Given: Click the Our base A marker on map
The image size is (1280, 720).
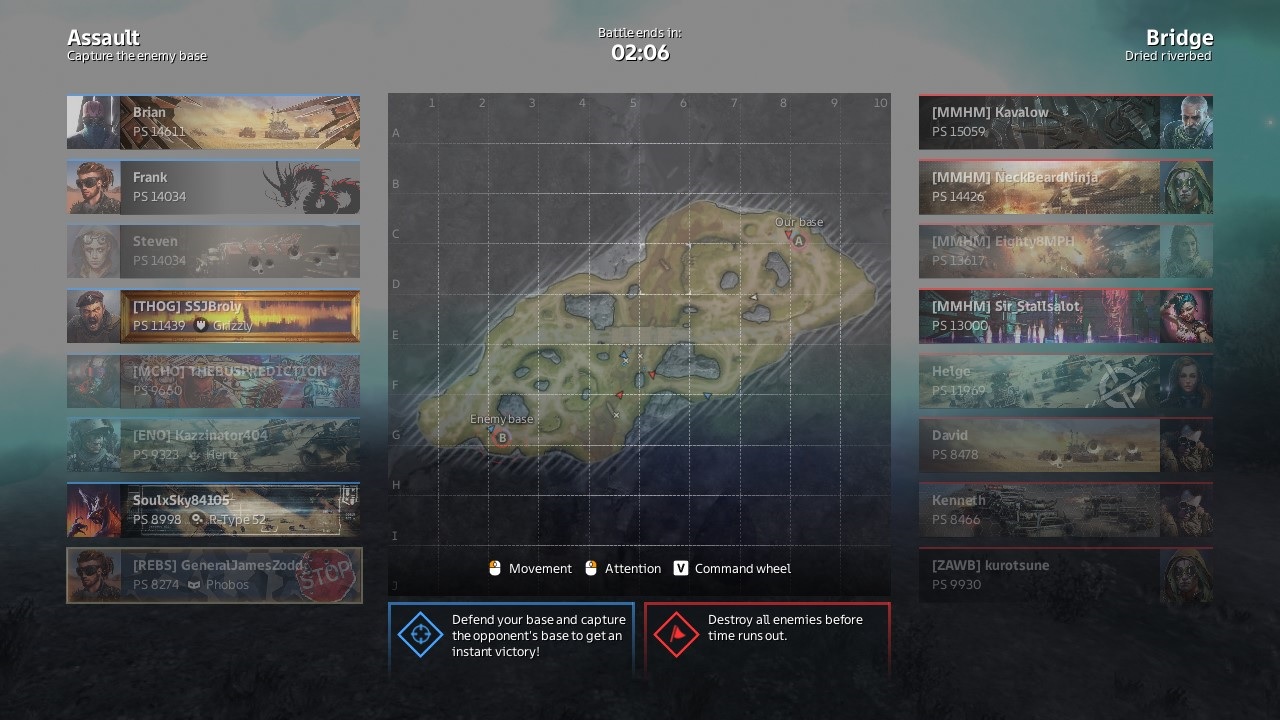Looking at the screenshot, I should click(x=799, y=240).
